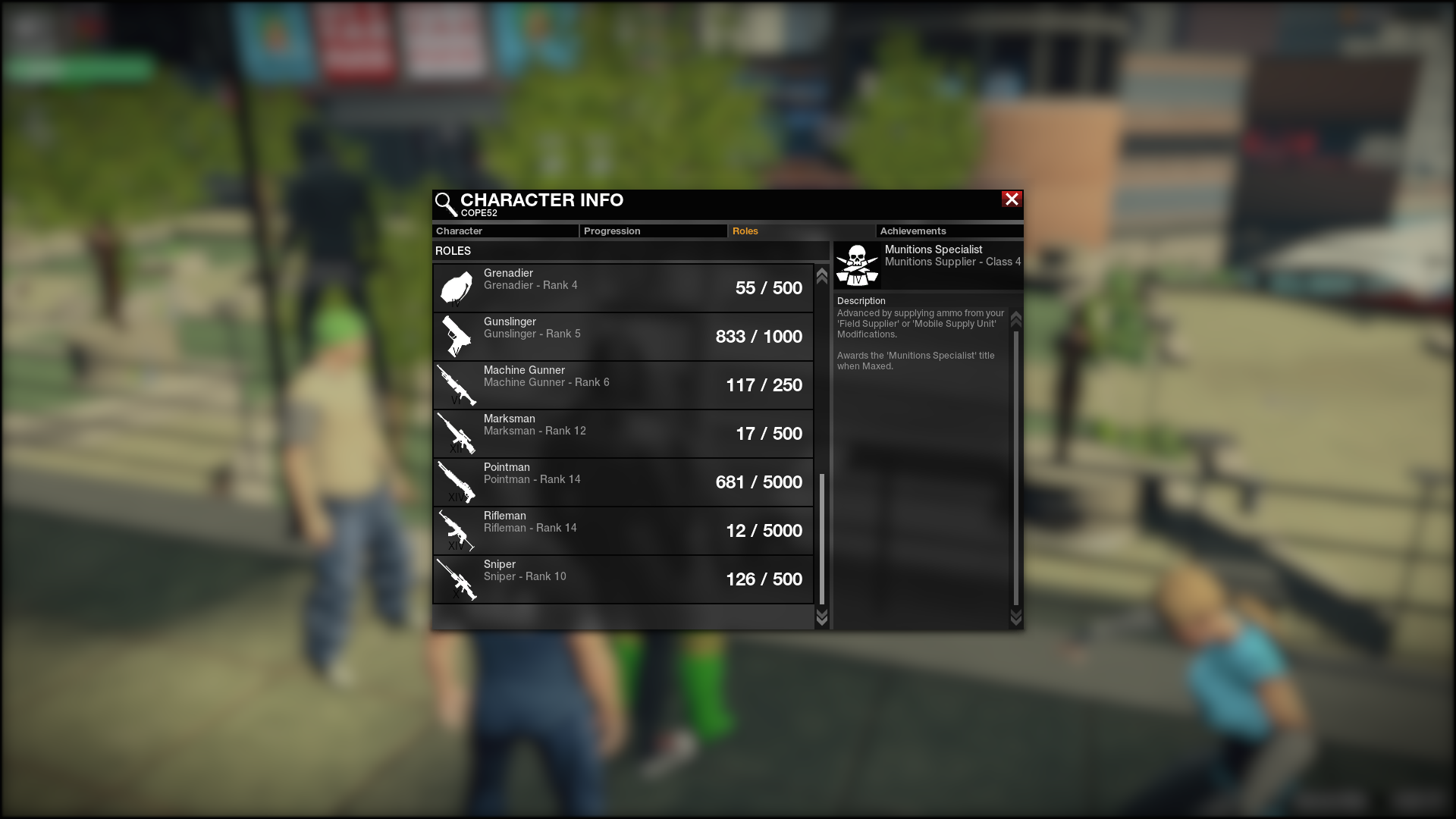The width and height of the screenshot is (1456, 819).
Task: Click the Machine Gunner role row
Action: 623,385
